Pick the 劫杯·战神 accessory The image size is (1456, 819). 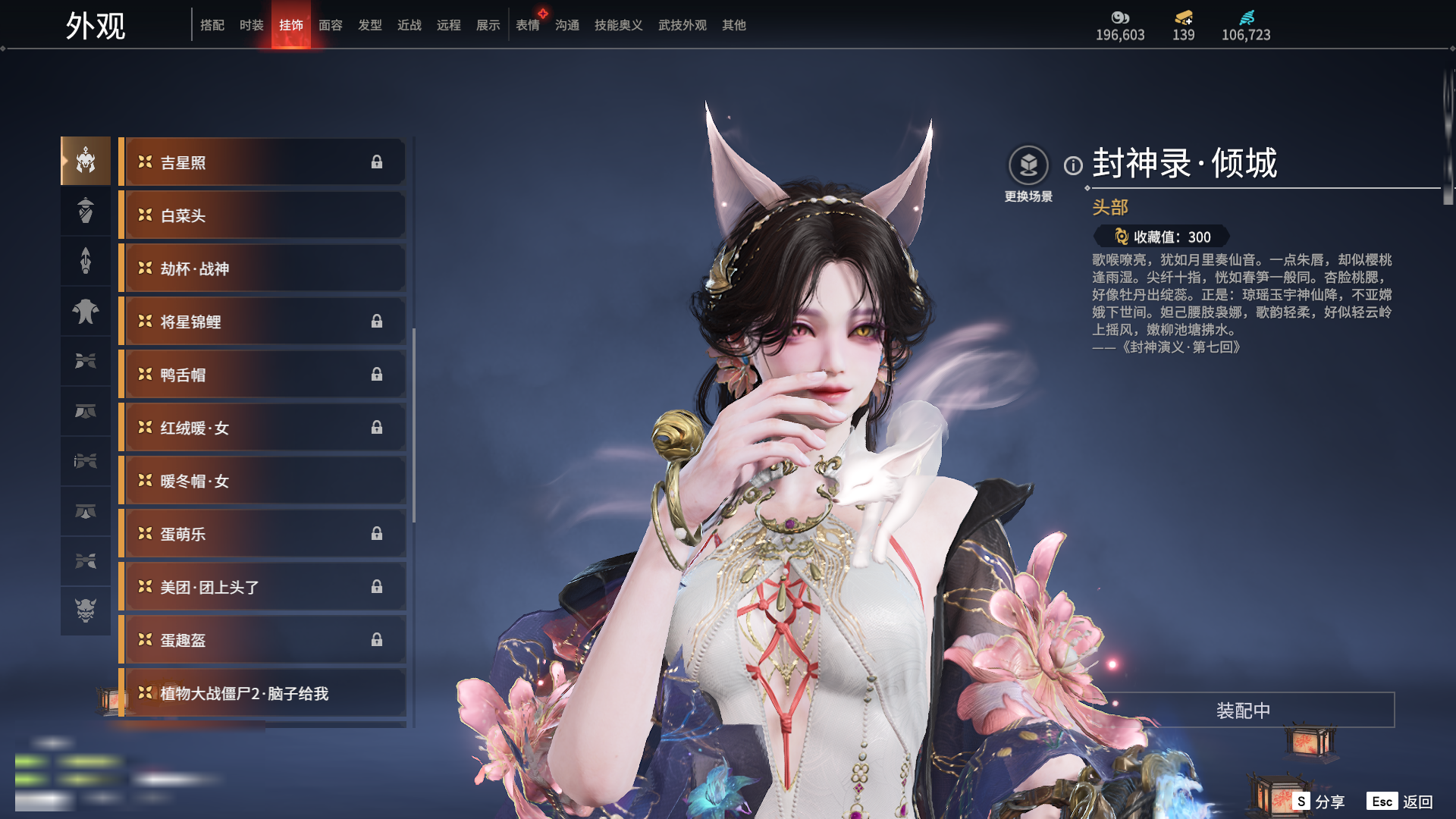click(262, 268)
